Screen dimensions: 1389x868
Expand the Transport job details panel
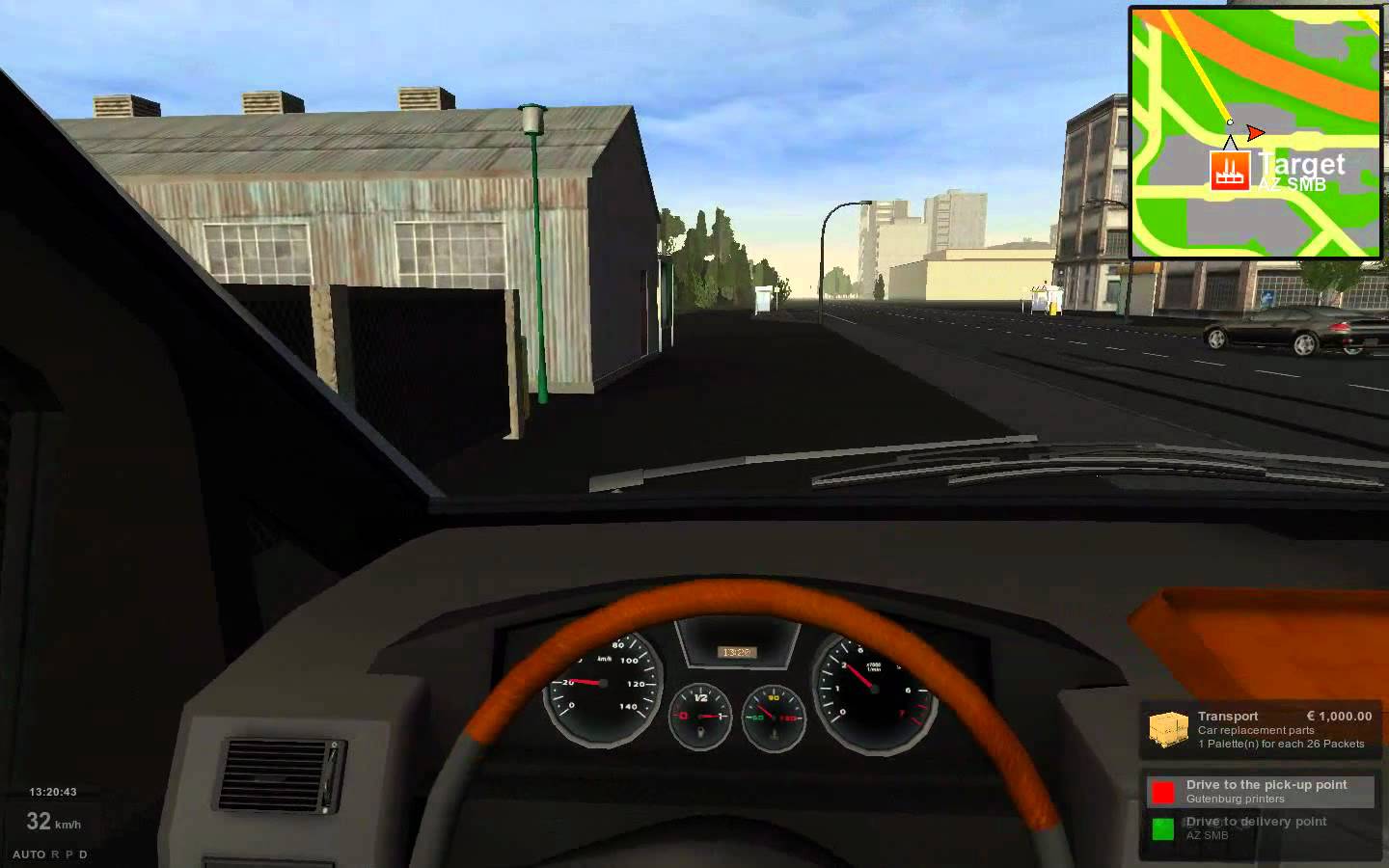[1254, 728]
